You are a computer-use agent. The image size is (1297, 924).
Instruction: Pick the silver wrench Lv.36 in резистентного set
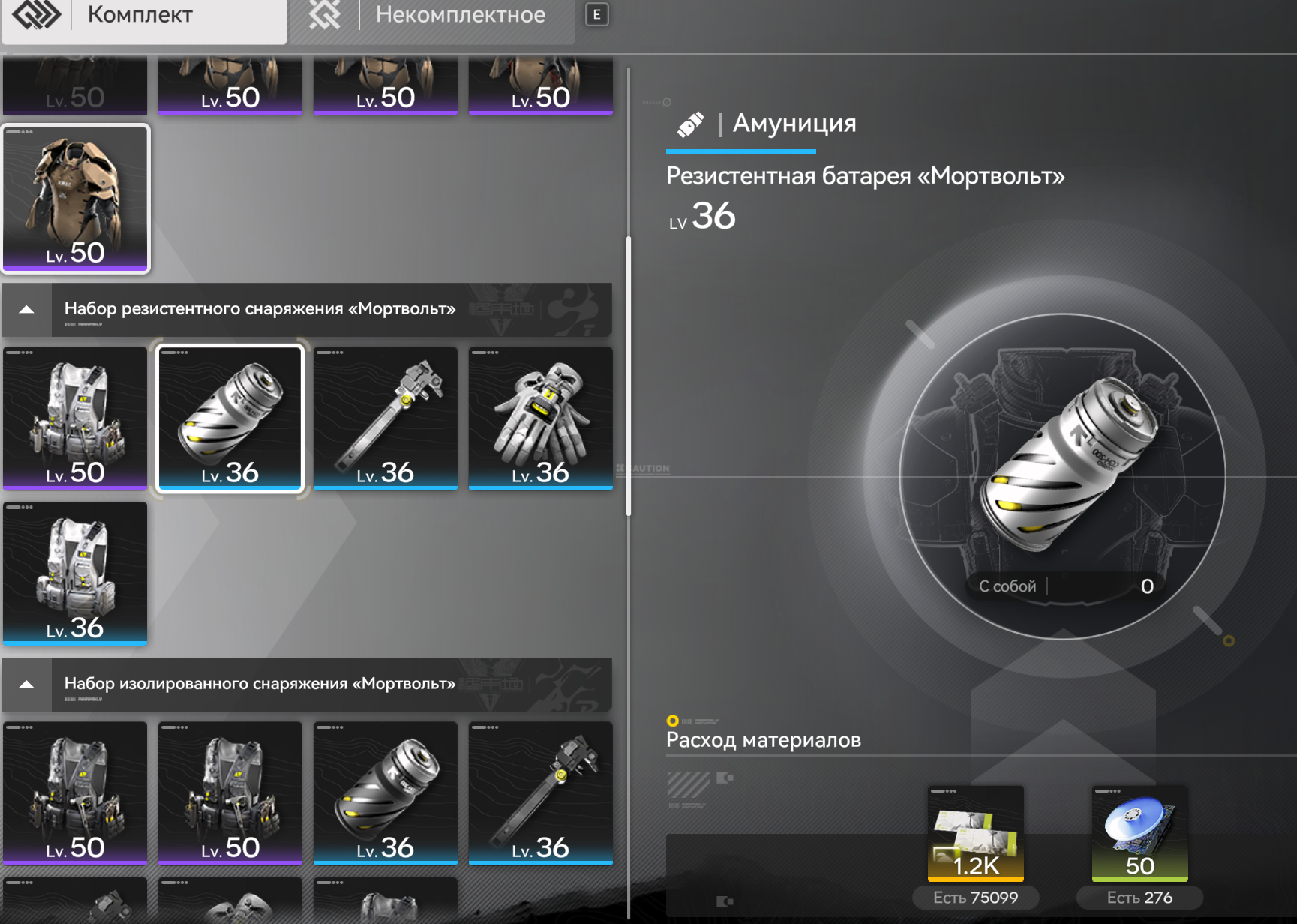pyautogui.click(x=385, y=418)
